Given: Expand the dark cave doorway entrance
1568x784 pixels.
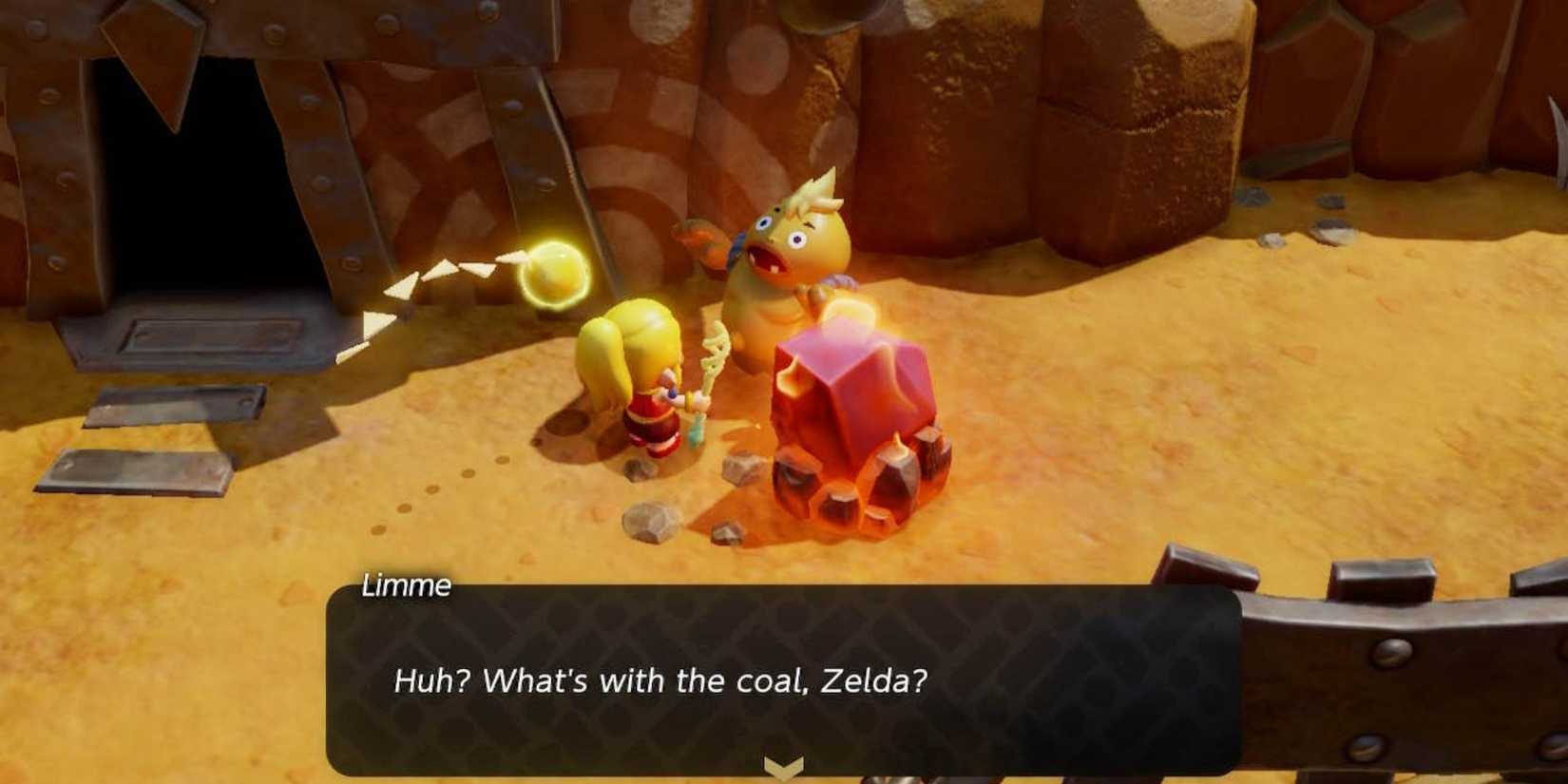Looking at the screenshot, I should point(195,185).
